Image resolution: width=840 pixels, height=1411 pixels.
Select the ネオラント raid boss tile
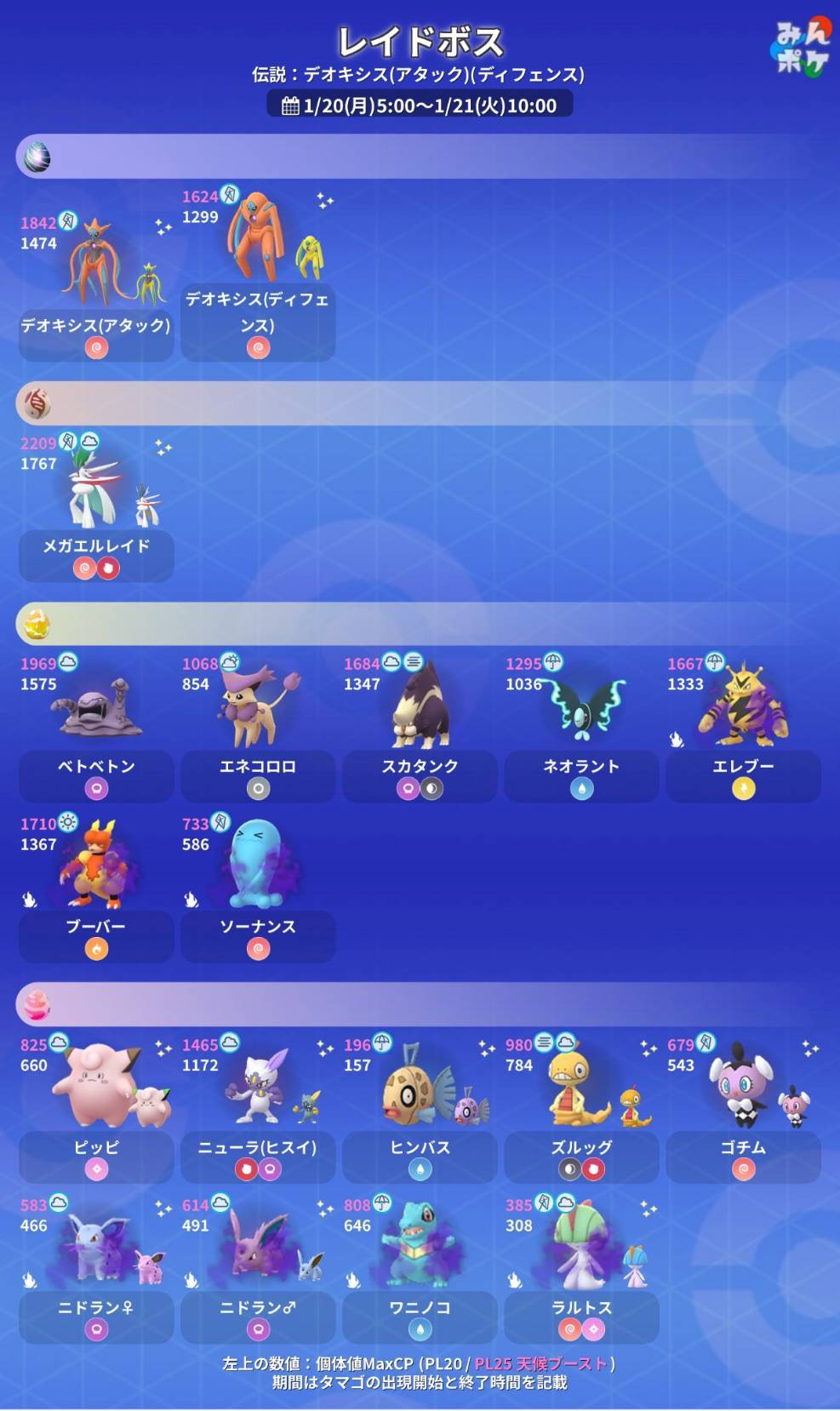581,728
